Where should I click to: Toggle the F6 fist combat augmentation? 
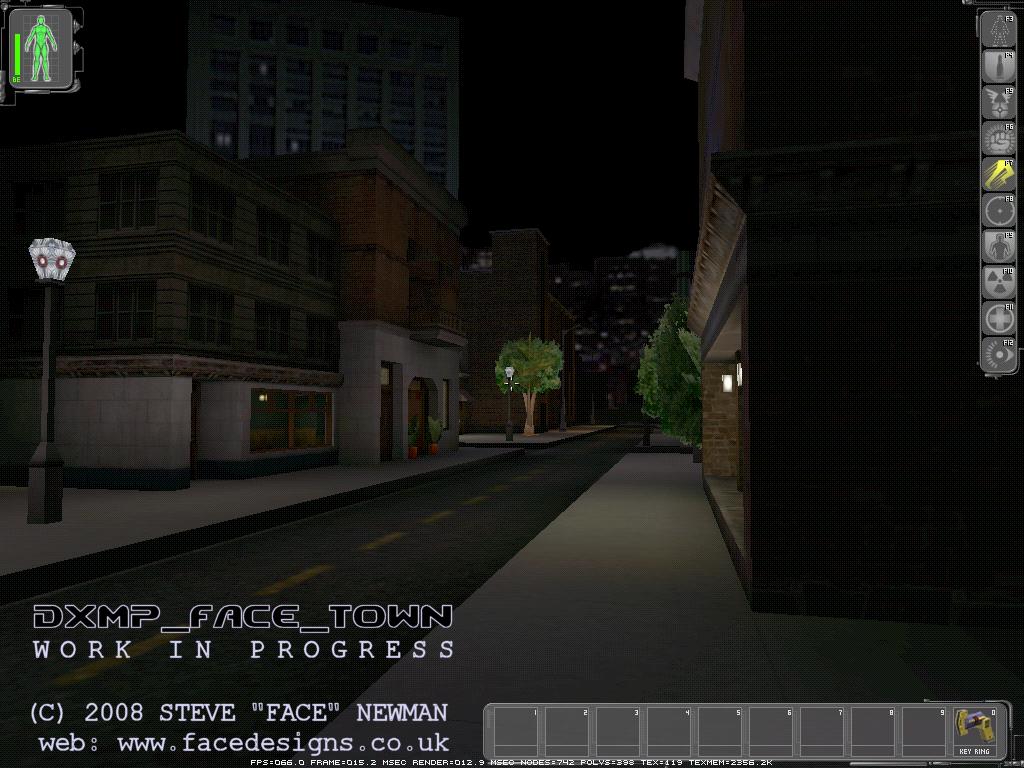(997, 138)
